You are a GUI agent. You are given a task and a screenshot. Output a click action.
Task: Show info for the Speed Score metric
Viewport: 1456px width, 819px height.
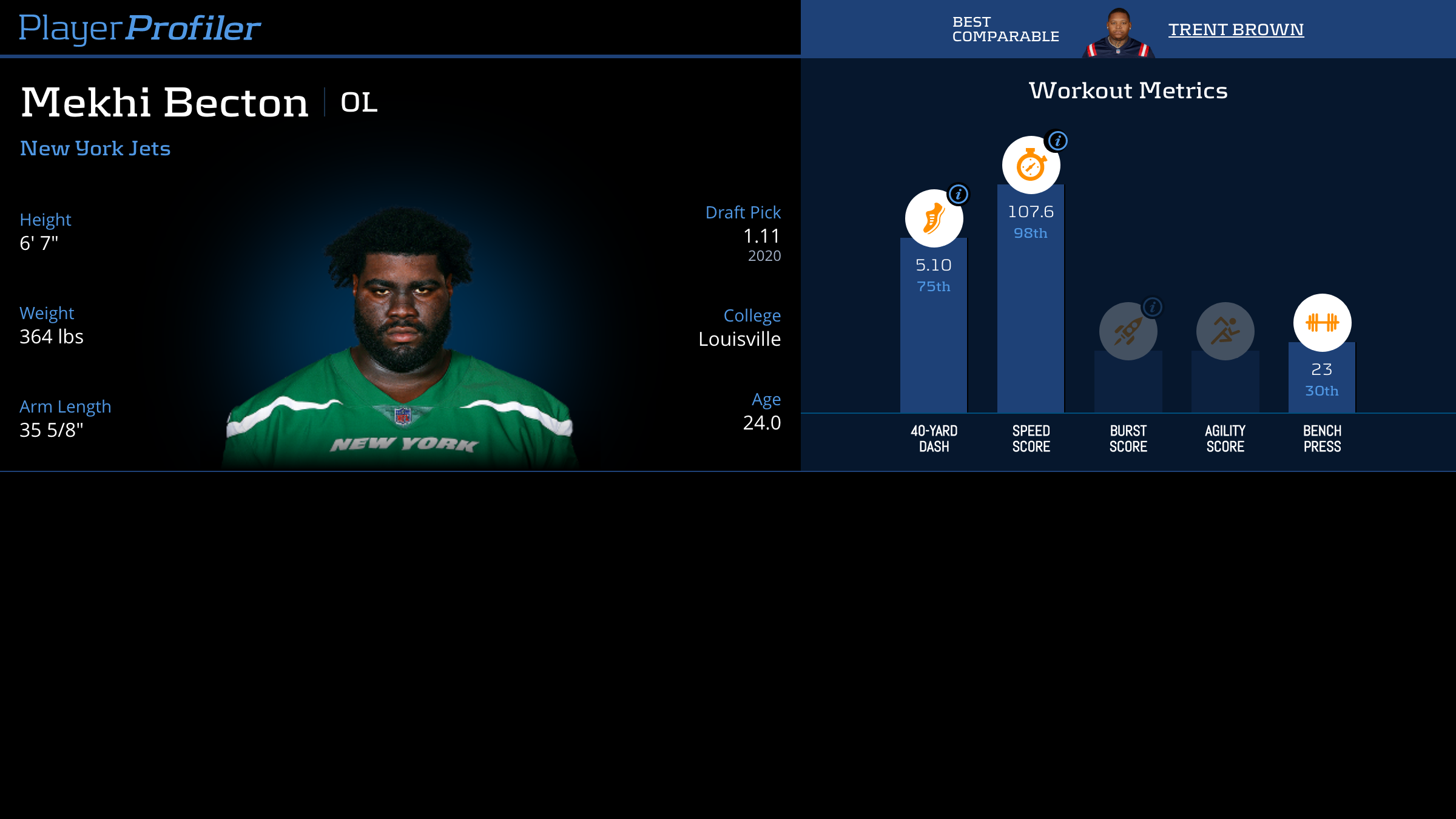point(1057,141)
